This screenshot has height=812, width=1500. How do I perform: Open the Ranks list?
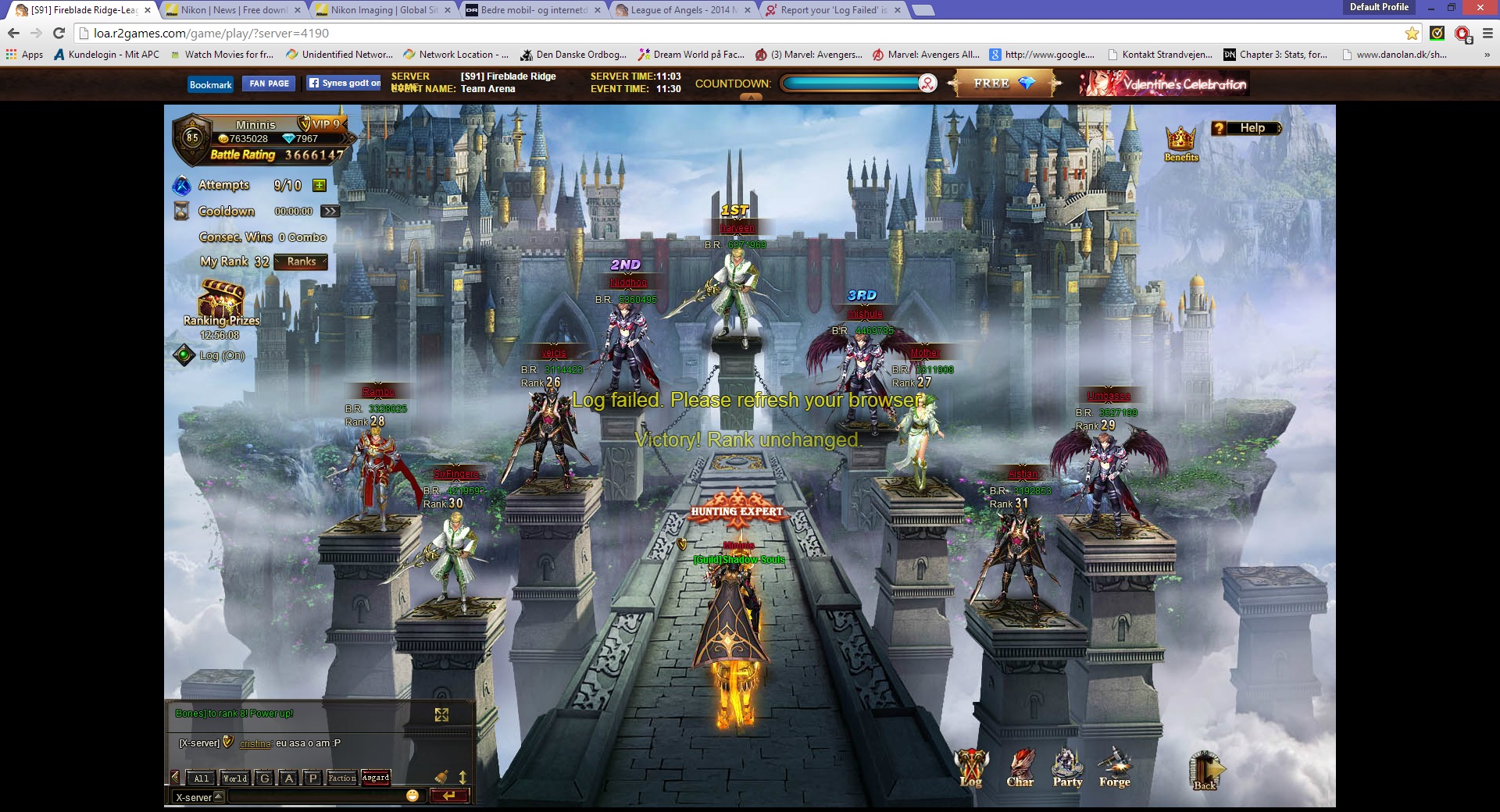point(301,262)
